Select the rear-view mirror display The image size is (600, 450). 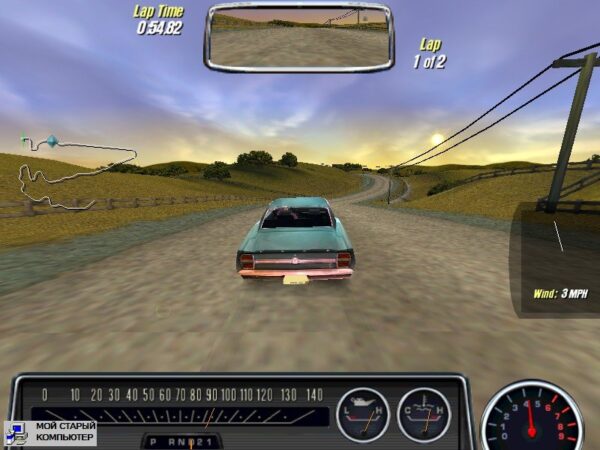point(299,37)
